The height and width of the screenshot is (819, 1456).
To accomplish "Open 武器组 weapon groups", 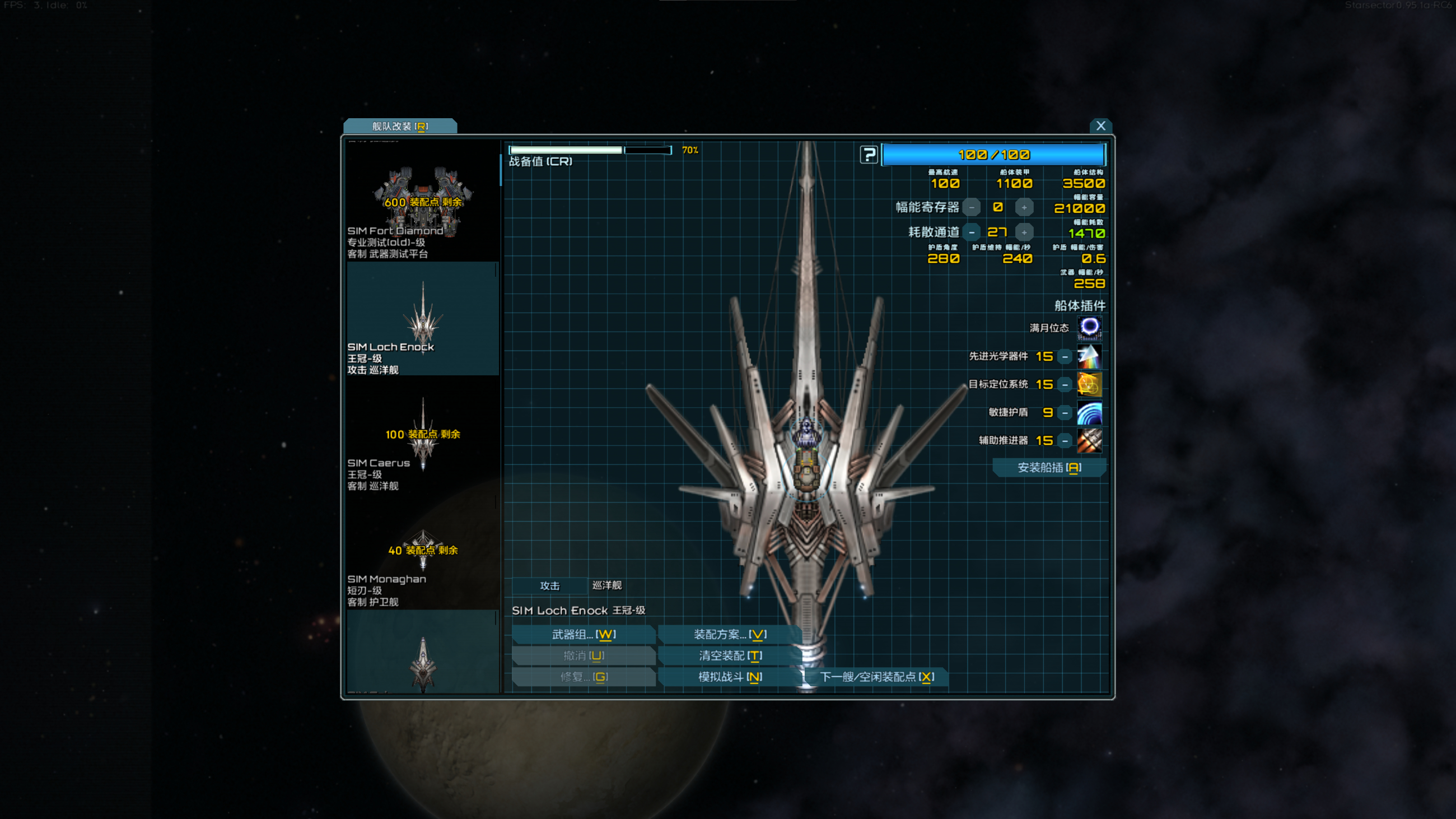I will pyautogui.click(x=584, y=634).
